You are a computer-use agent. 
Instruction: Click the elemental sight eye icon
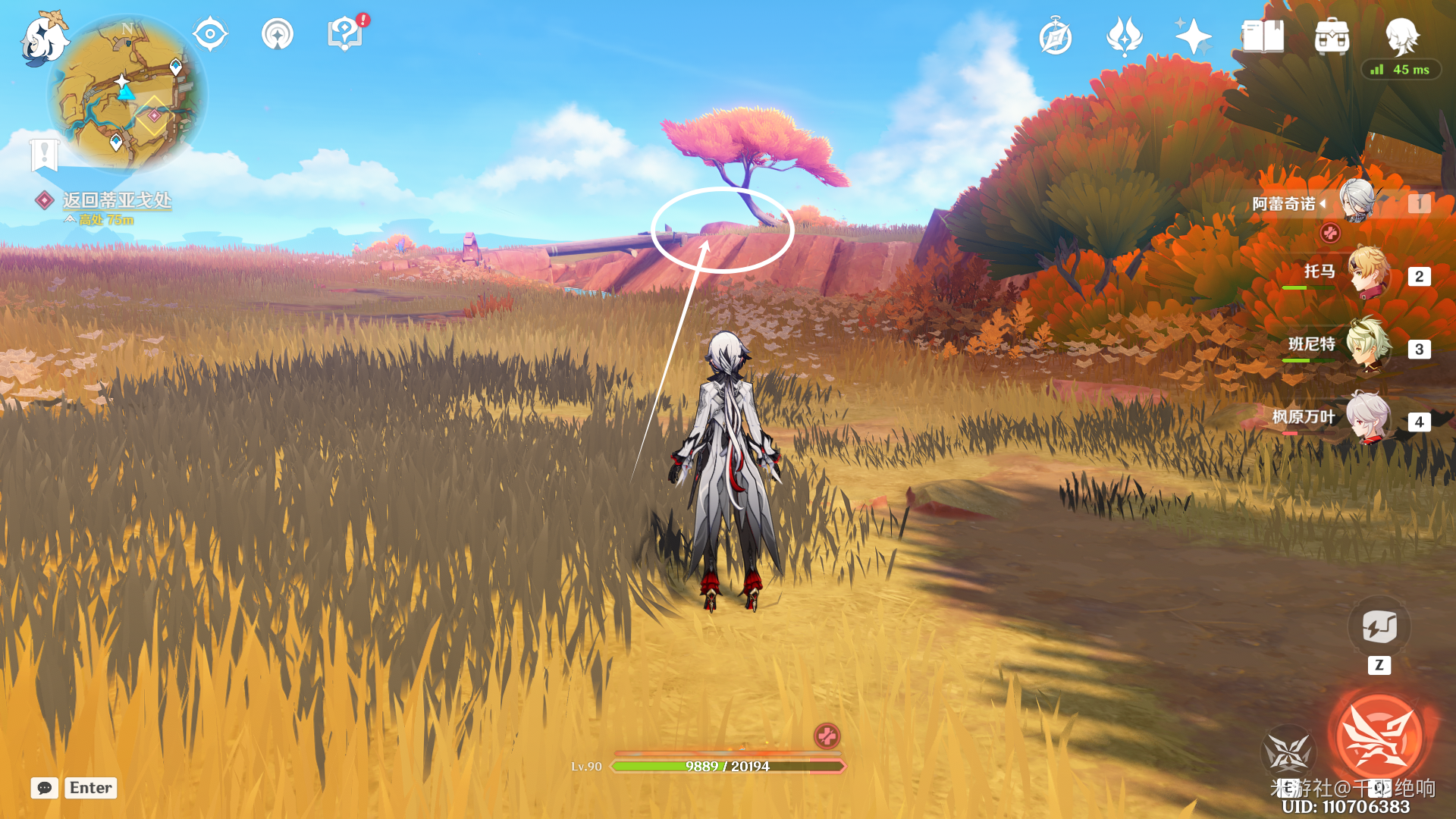210,34
